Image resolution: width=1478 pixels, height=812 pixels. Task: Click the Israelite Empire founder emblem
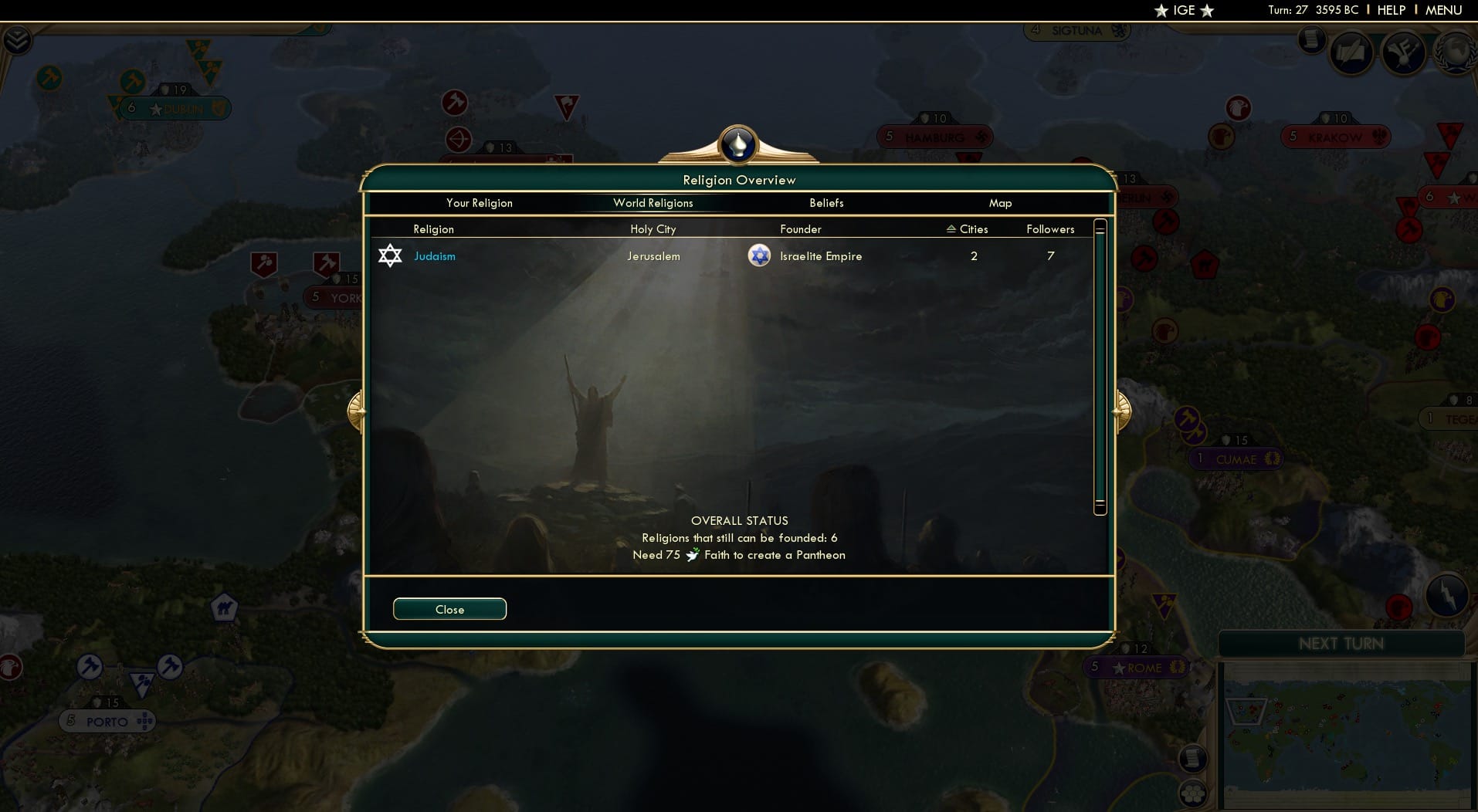pyautogui.click(x=758, y=255)
